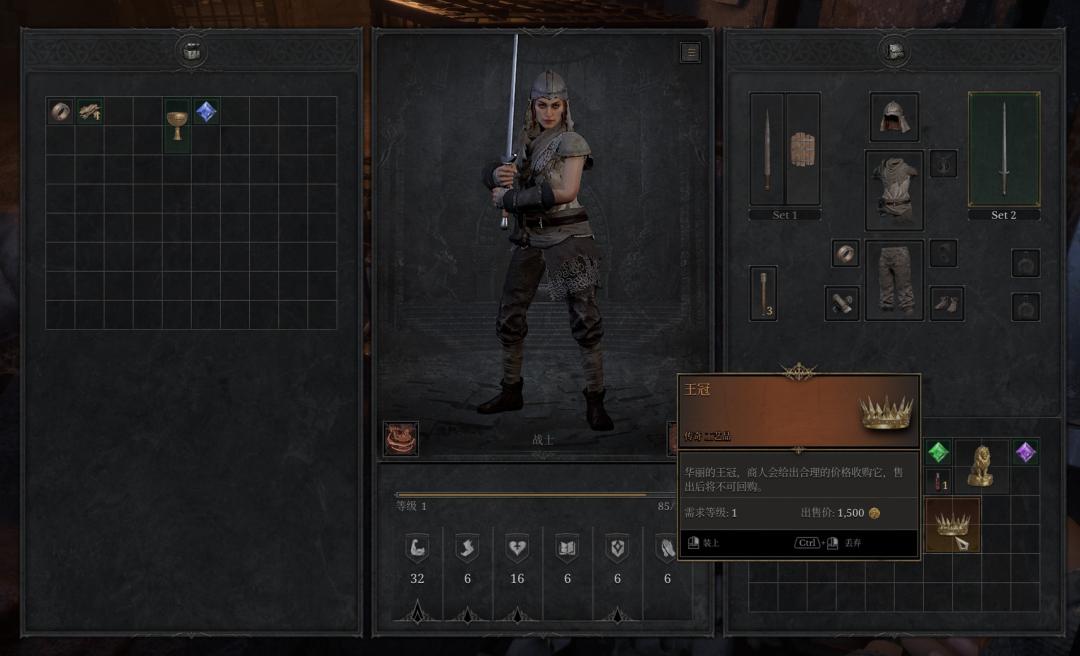Click the equipped chest armor slot
The height and width of the screenshot is (656, 1080).
(x=894, y=190)
